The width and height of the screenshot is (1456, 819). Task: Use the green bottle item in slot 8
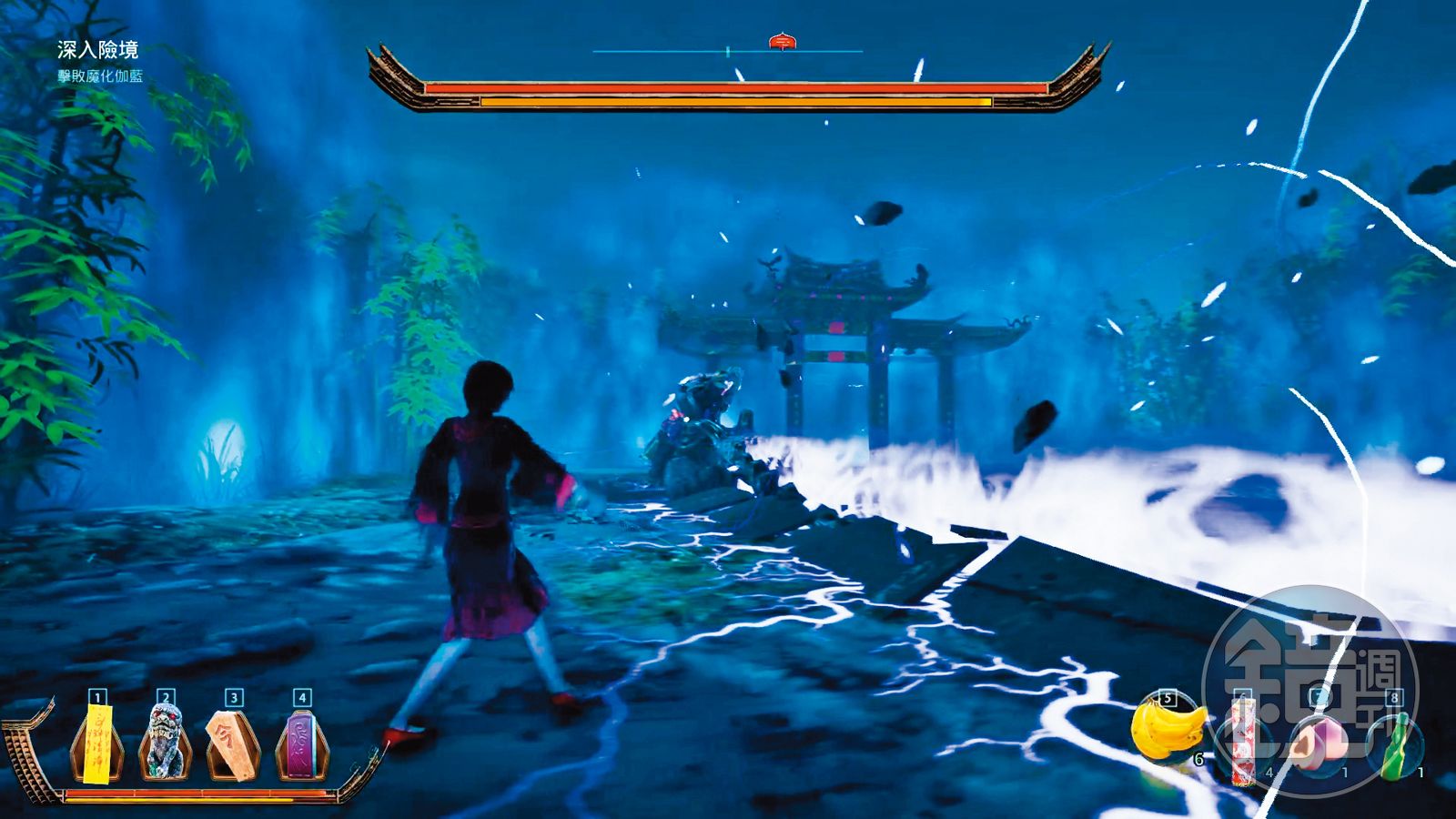[1392, 746]
